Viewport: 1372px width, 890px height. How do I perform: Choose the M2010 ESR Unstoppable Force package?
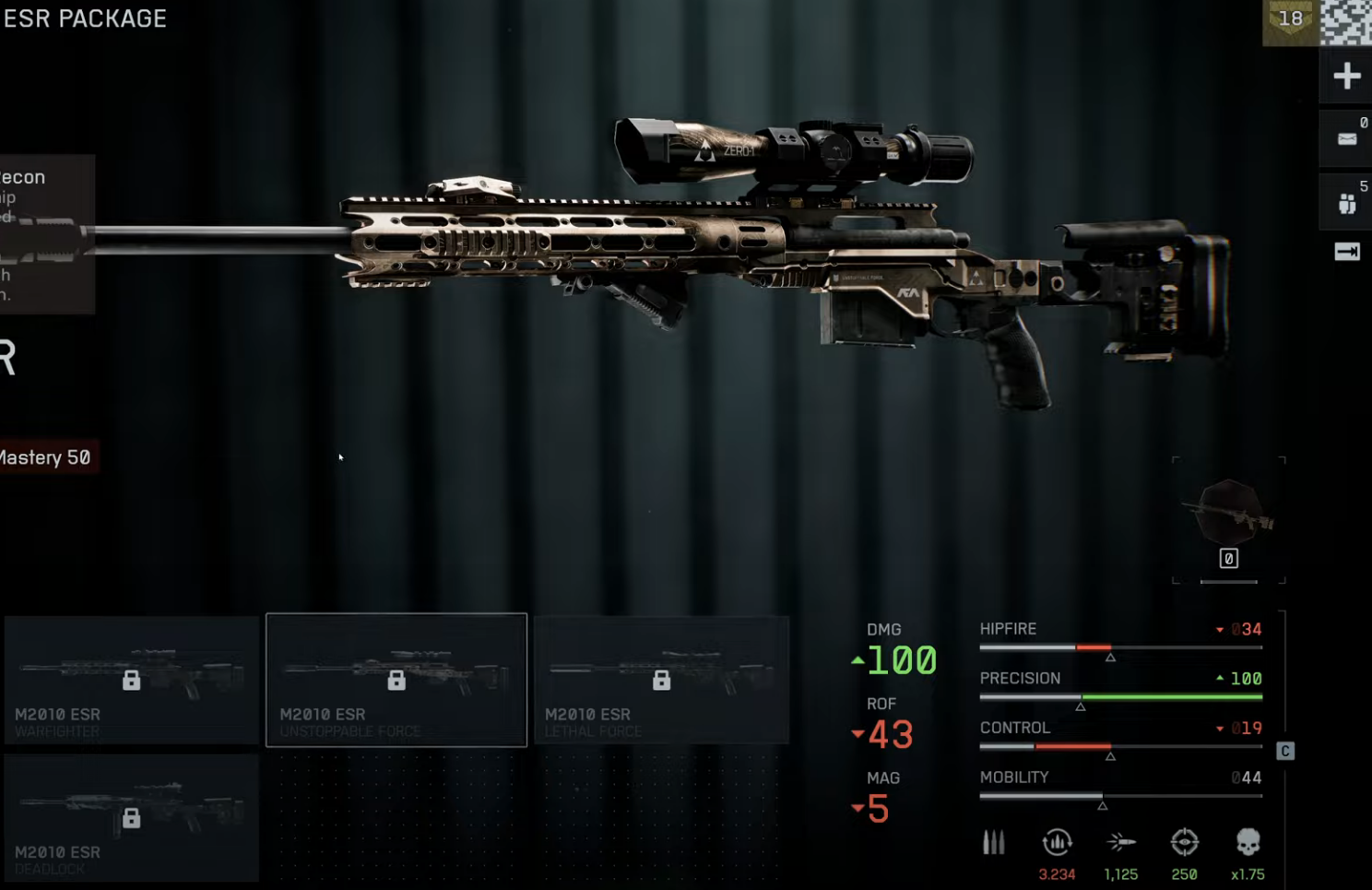396,680
